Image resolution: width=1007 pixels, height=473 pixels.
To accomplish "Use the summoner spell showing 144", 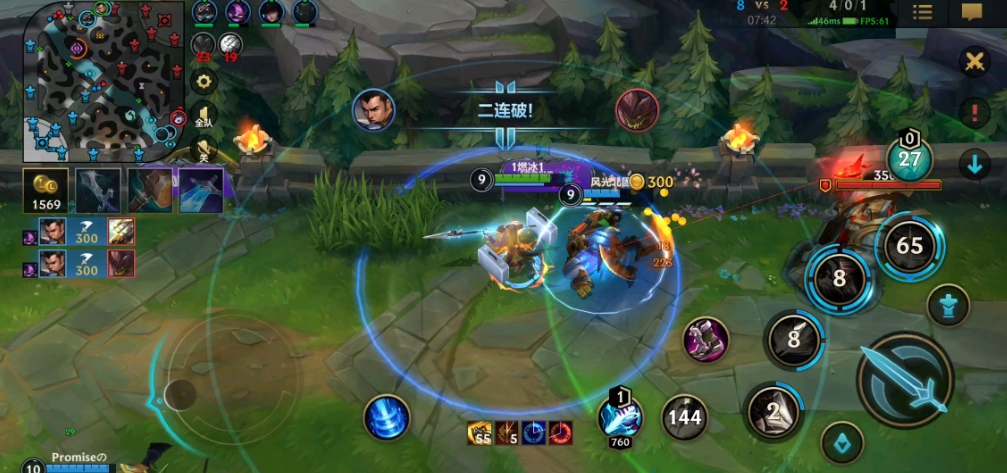I will pyautogui.click(x=685, y=417).
